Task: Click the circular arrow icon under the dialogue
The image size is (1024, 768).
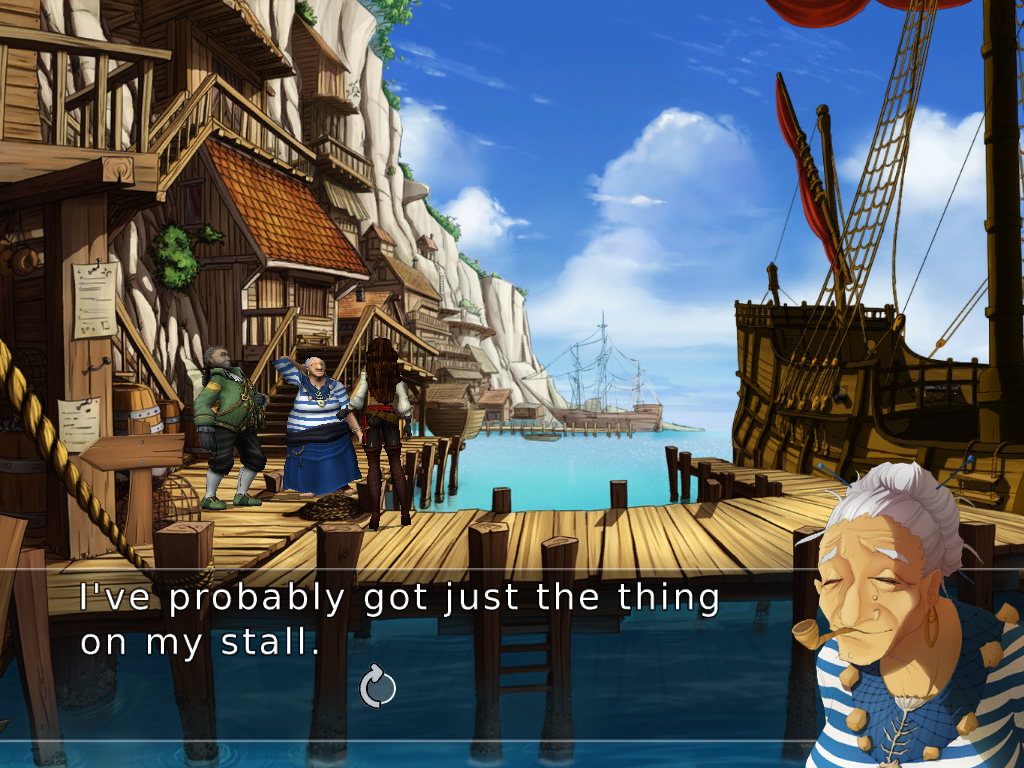Action: [x=377, y=688]
